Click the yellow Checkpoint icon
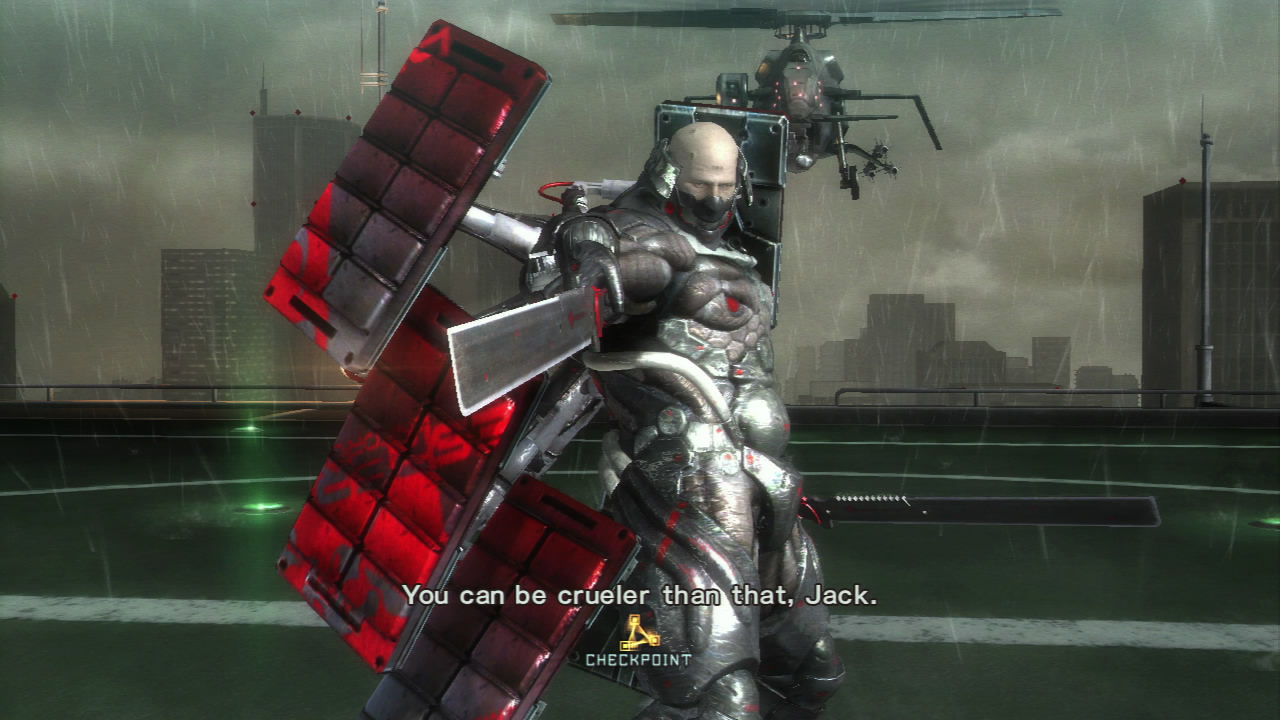Screen dimensions: 1280x720 click(639, 632)
